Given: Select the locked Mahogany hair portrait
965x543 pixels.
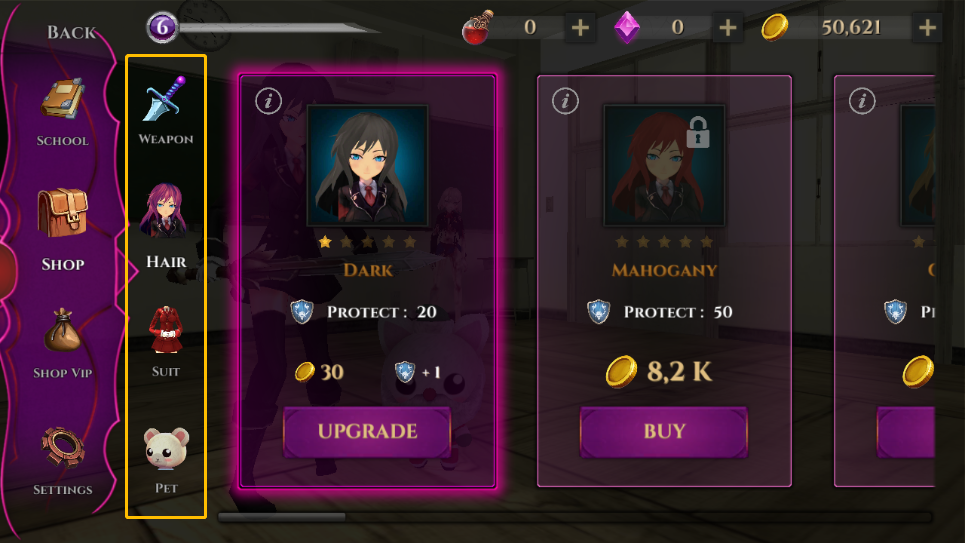Looking at the screenshot, I should [664, 165].
